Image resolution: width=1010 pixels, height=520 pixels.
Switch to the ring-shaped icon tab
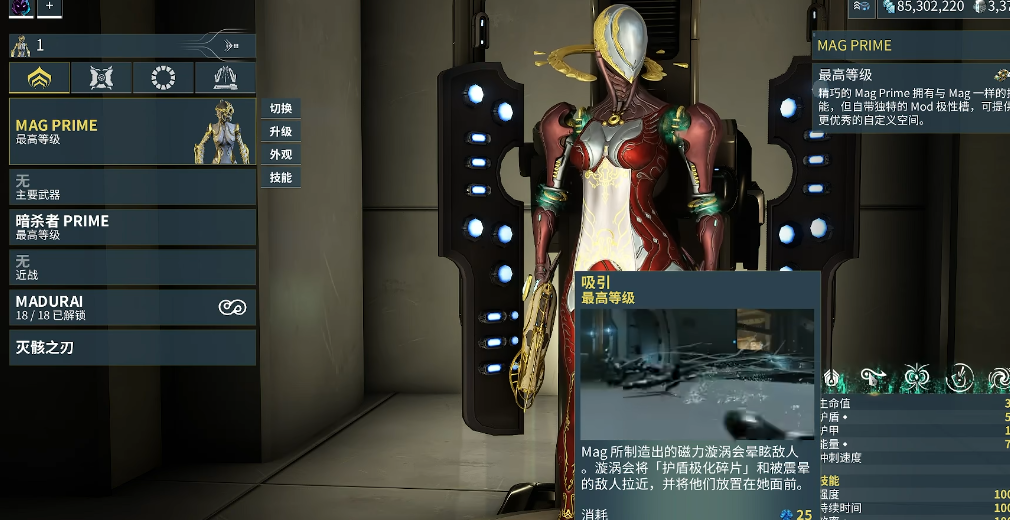tap(163, 77)
